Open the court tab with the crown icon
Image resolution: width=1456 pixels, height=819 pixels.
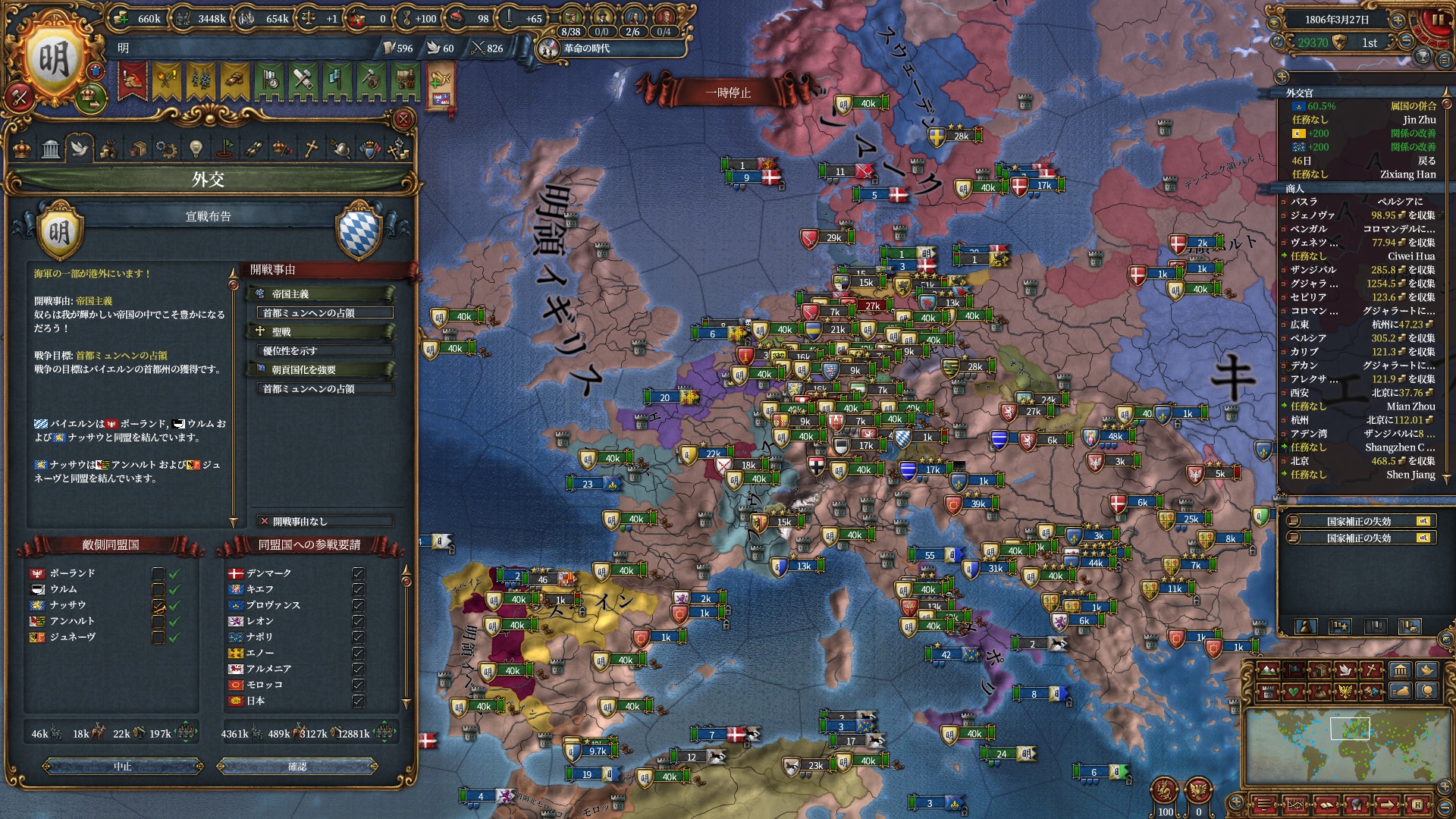23,149
